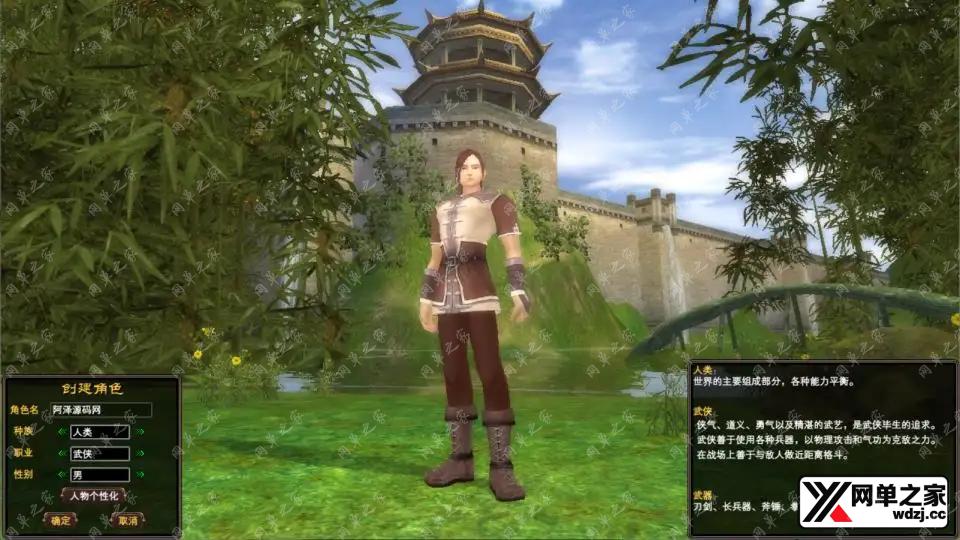
Task: Open 人物个性化 character customization
Action: coord(94,496)
